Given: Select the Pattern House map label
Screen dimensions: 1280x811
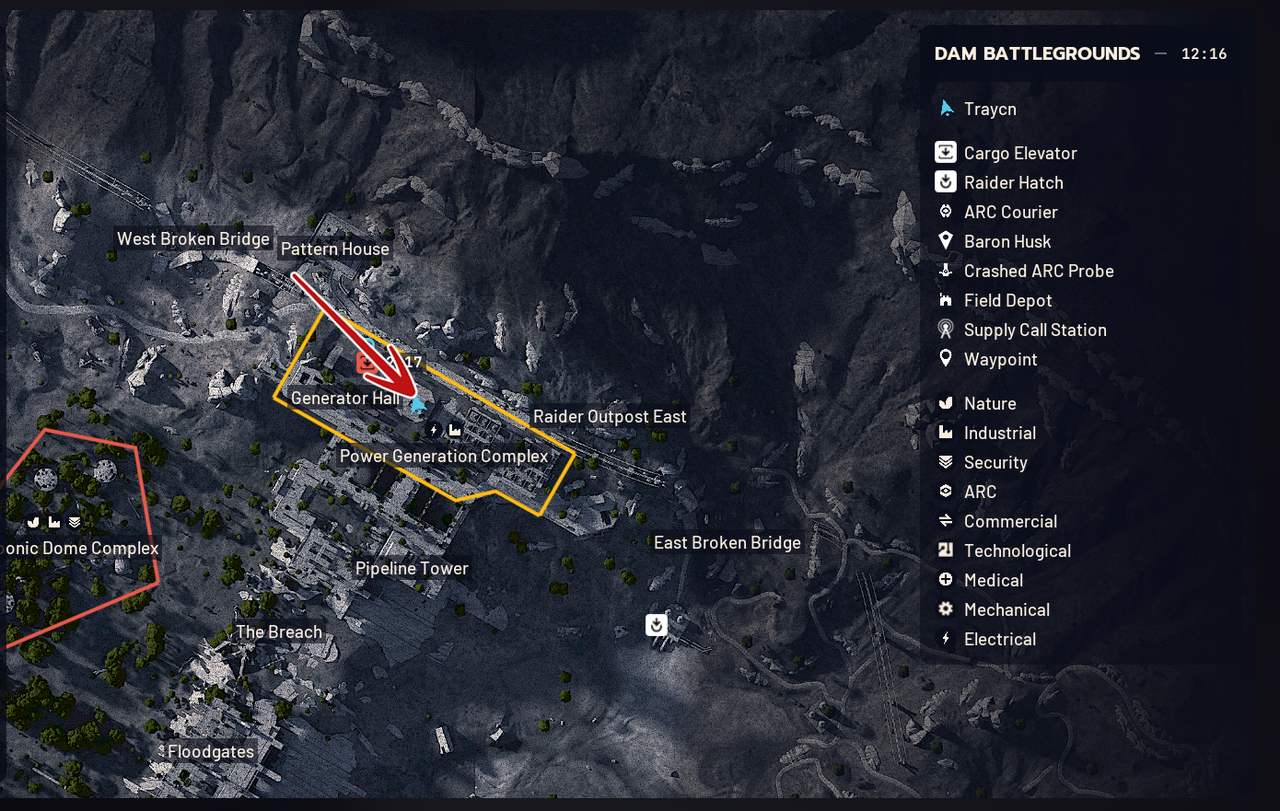Looking at the screenshot, I should coord(335,249).
